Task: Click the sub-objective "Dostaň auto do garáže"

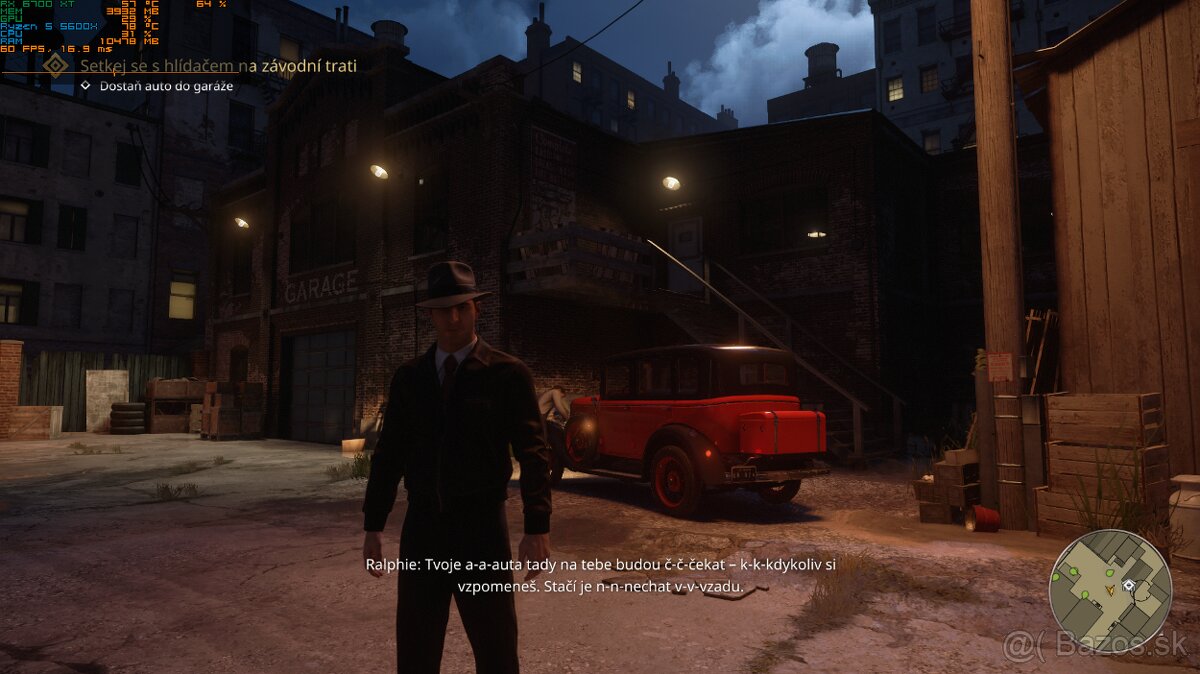Action: tap(166, 86)
